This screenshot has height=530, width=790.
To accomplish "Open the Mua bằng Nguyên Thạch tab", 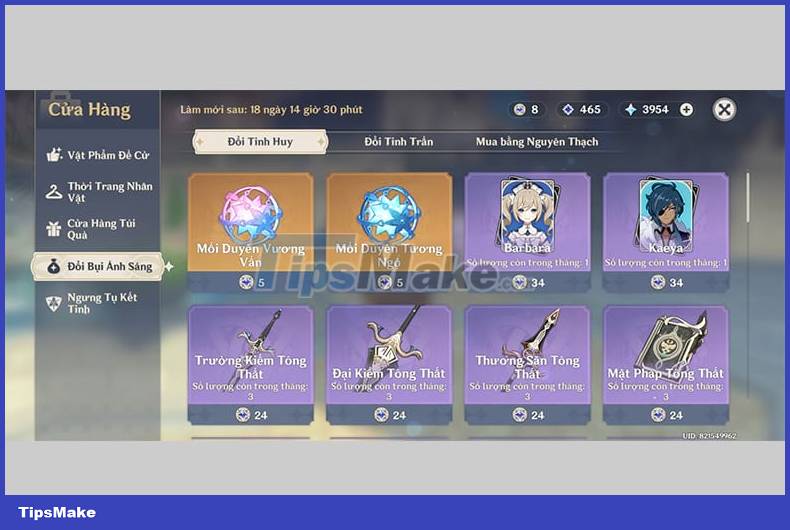I will tap(536, 142).
